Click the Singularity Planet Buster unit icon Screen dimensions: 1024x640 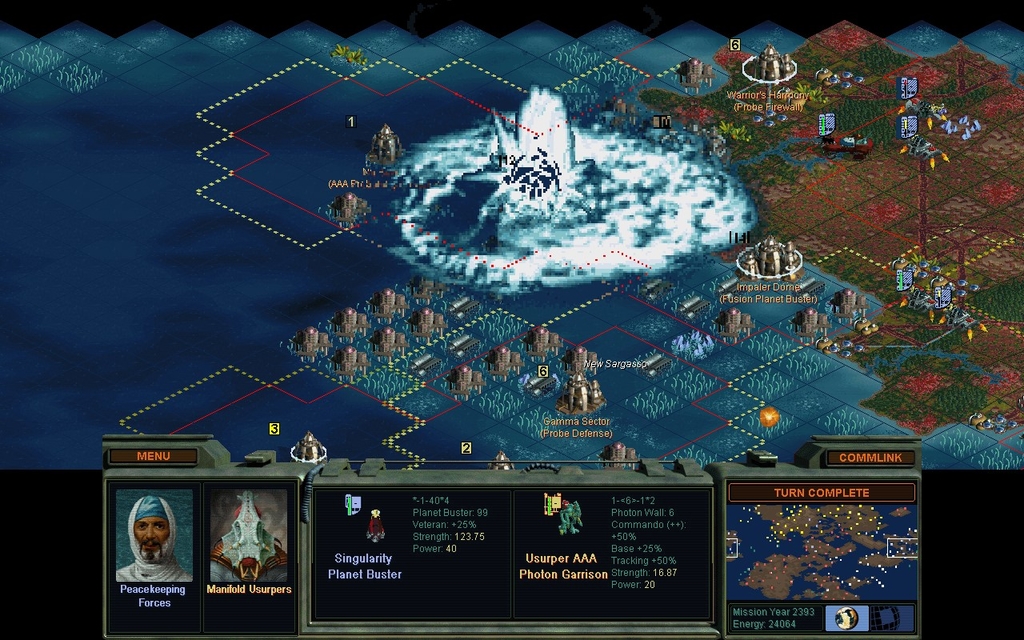point(375,525)
